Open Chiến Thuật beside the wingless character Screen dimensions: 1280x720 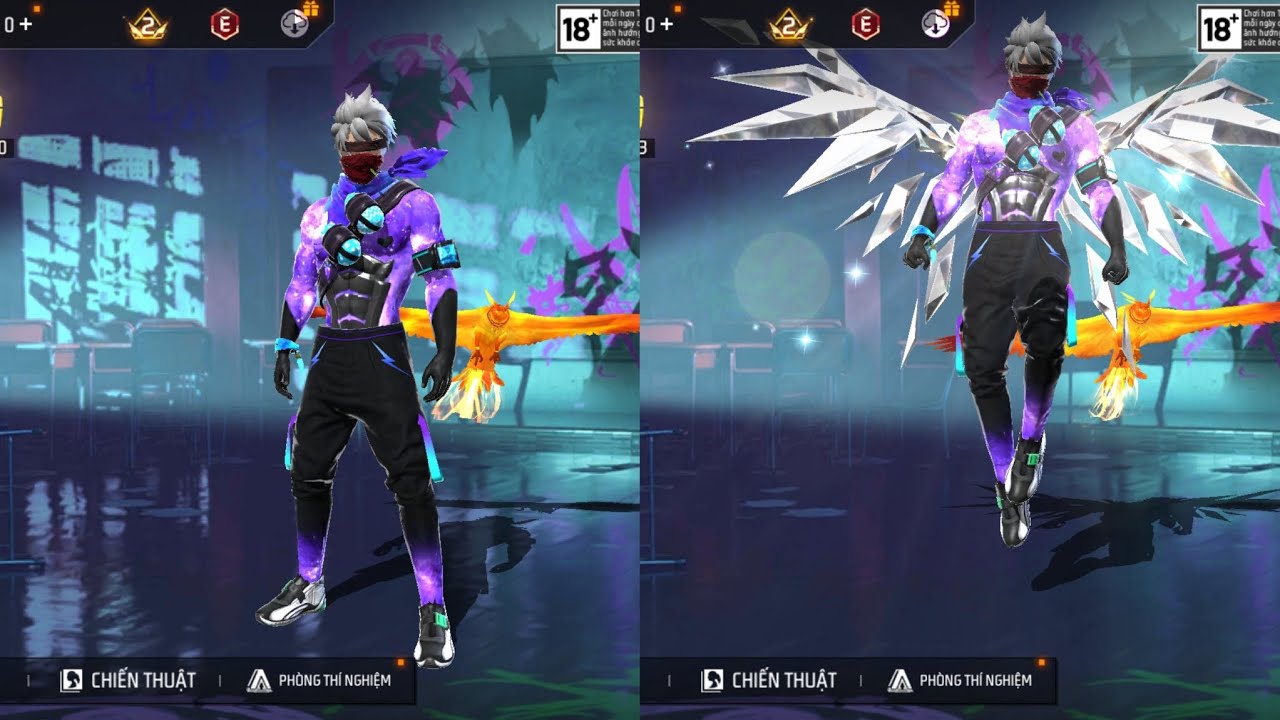click(128, 681)
